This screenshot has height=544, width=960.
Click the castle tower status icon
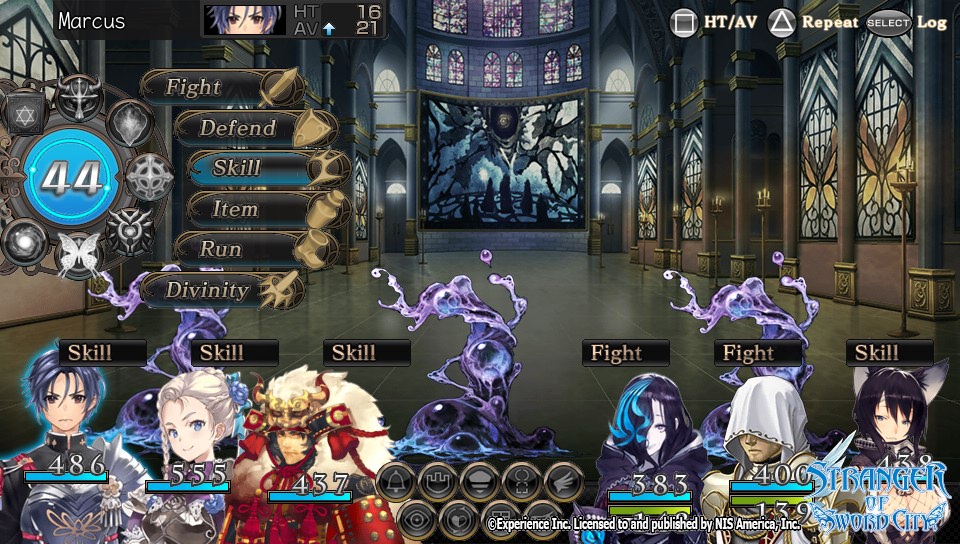(x=438, y=480)
